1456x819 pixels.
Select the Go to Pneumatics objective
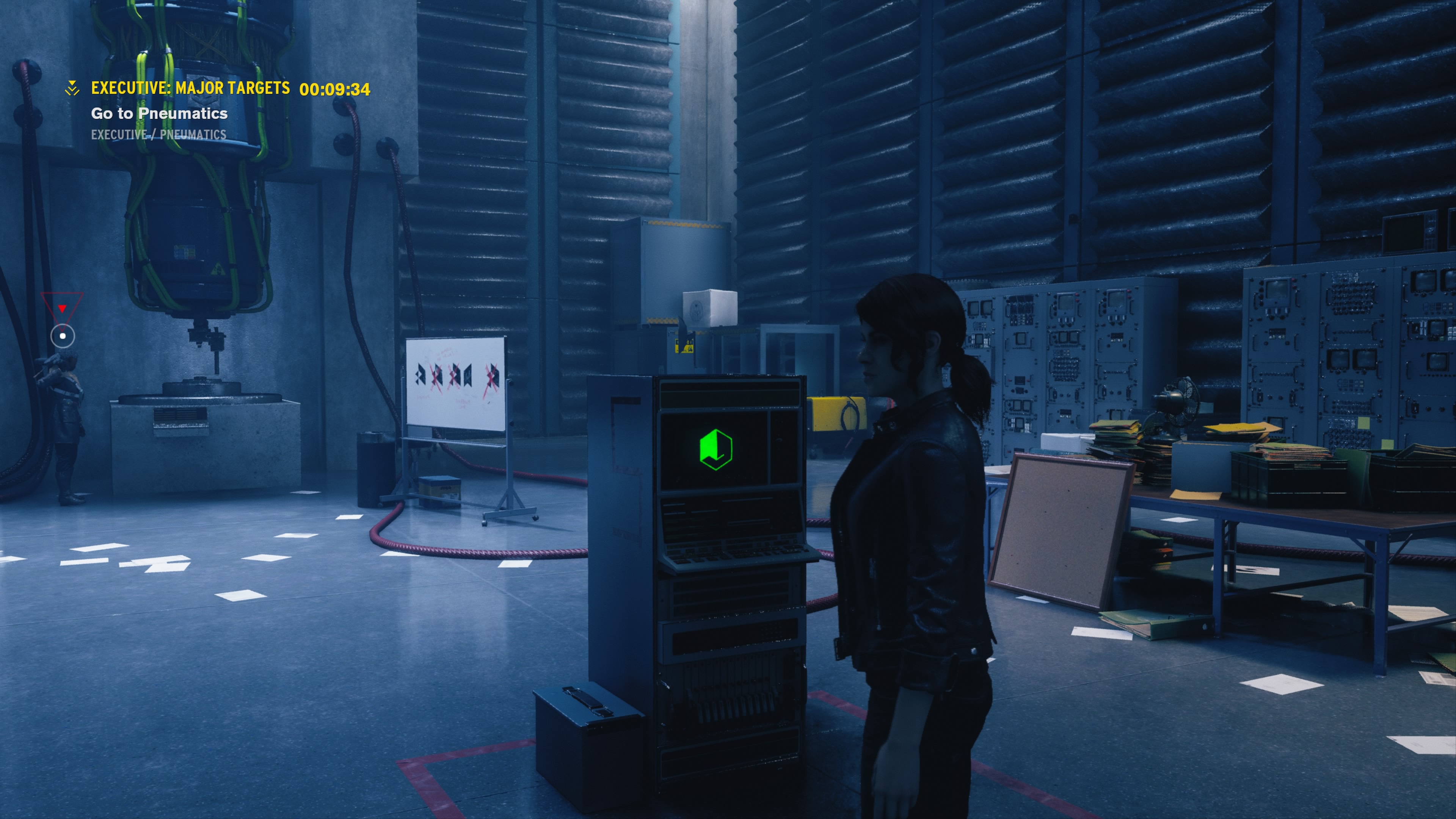[159, 114]
